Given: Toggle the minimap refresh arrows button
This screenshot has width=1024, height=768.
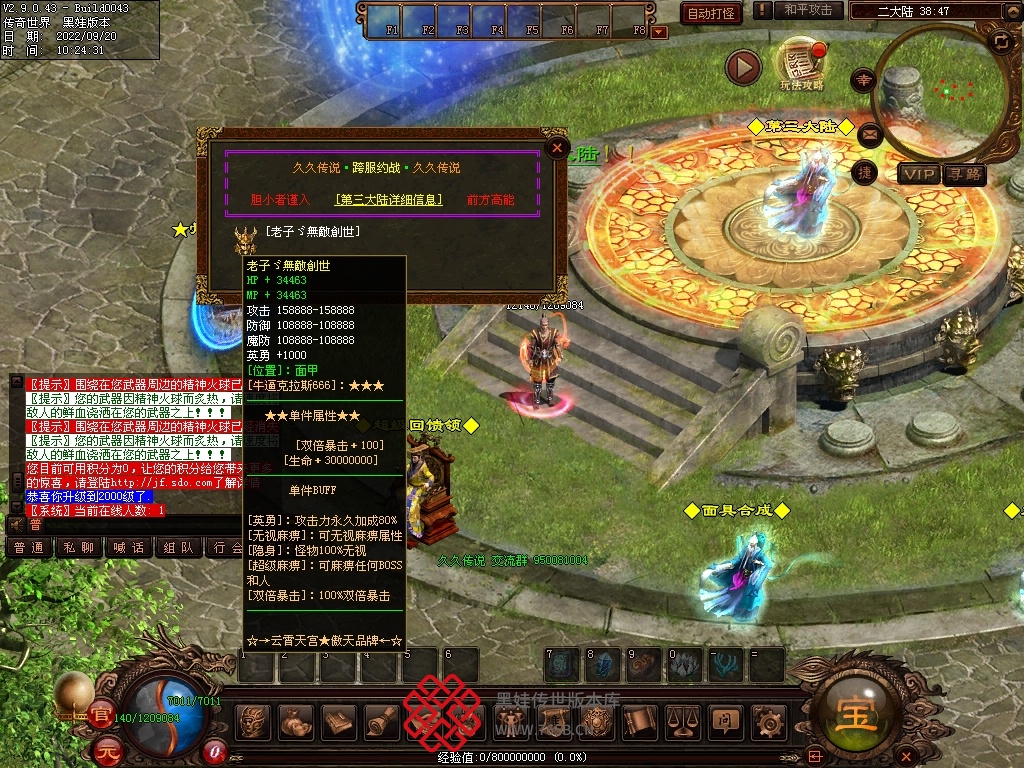Looking at the screenshot, I should click(x=1001, y=41).
